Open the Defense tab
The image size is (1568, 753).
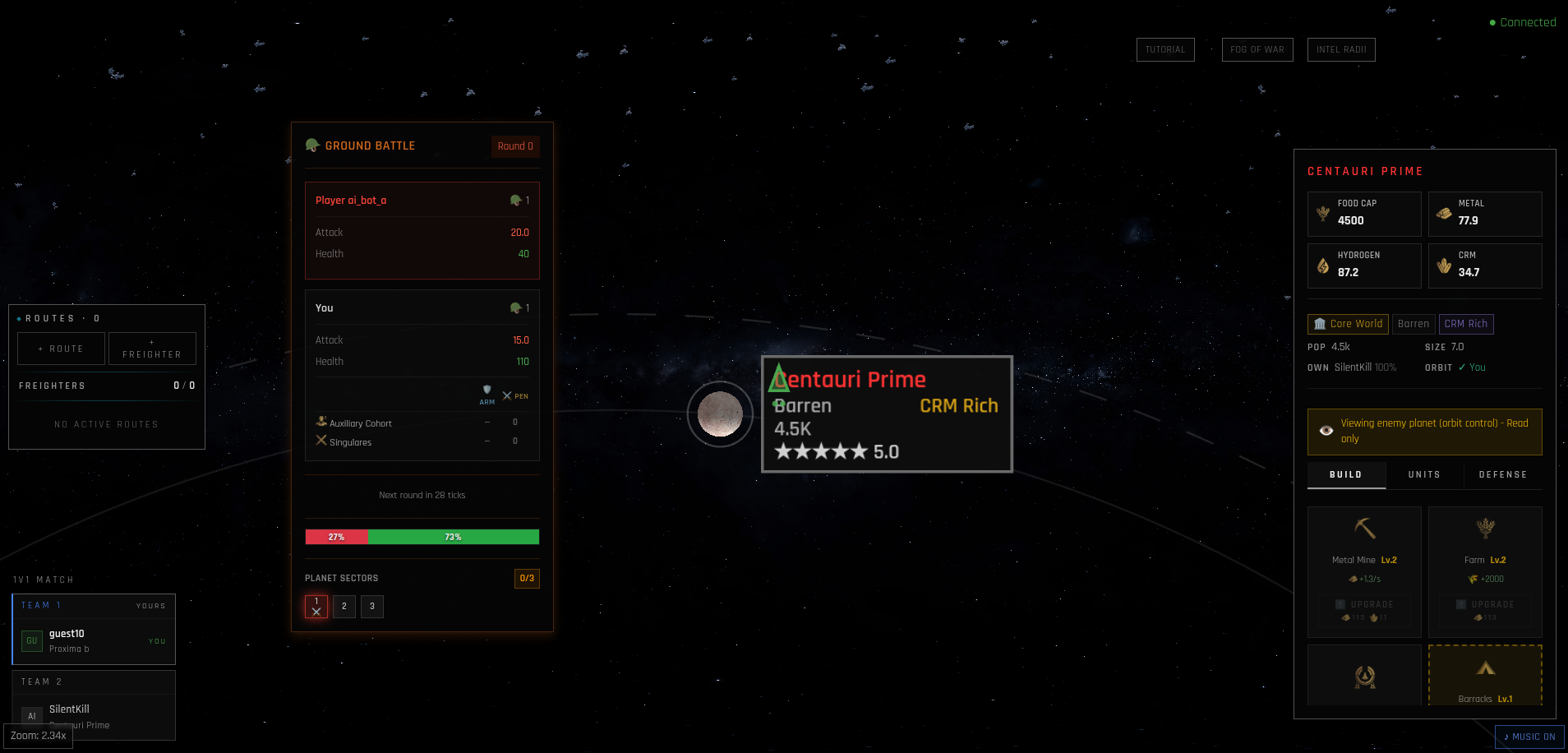pyautogui.click(x=1502, y=474)
